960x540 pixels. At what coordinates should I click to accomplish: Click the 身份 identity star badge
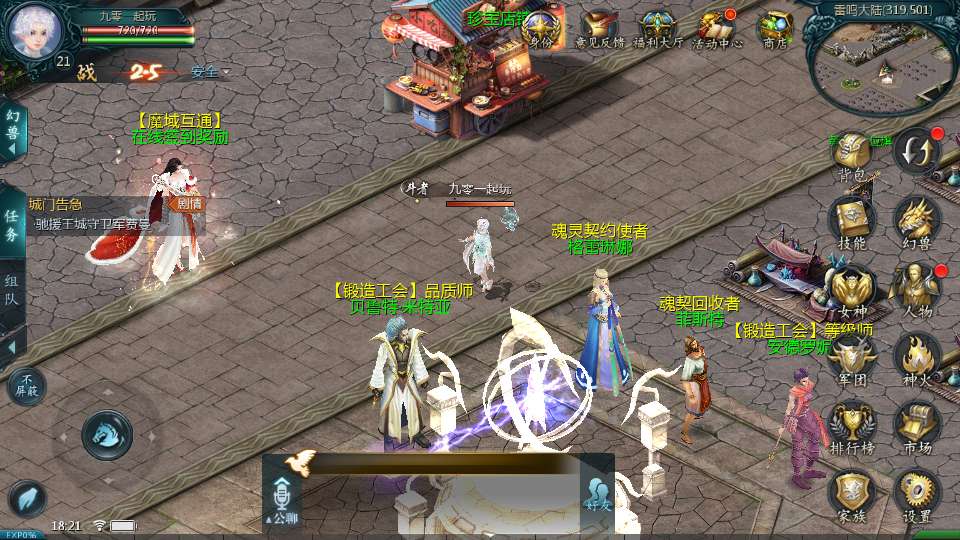(541, 29)
